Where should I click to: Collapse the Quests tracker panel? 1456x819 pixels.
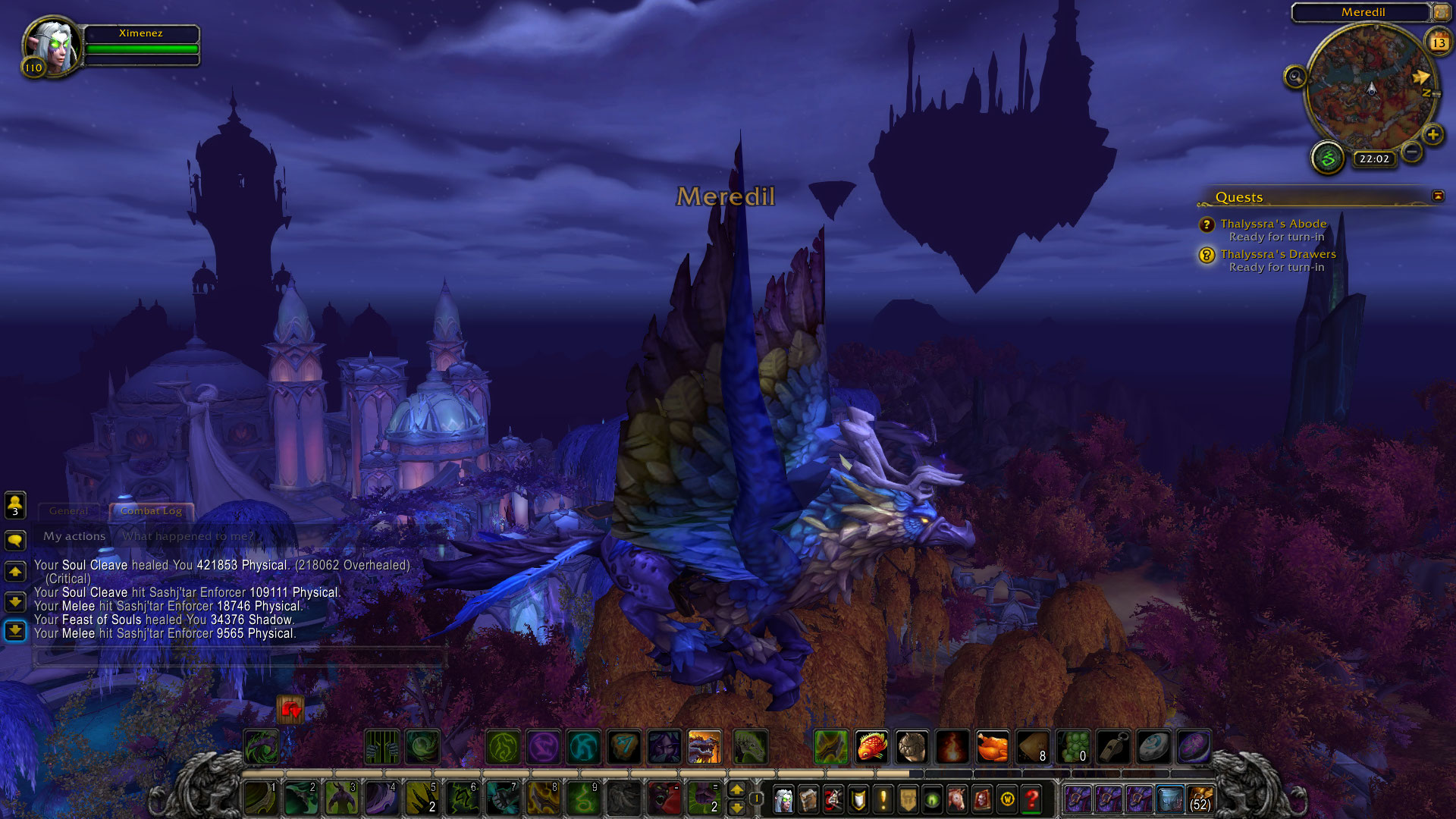[1438, 196]
